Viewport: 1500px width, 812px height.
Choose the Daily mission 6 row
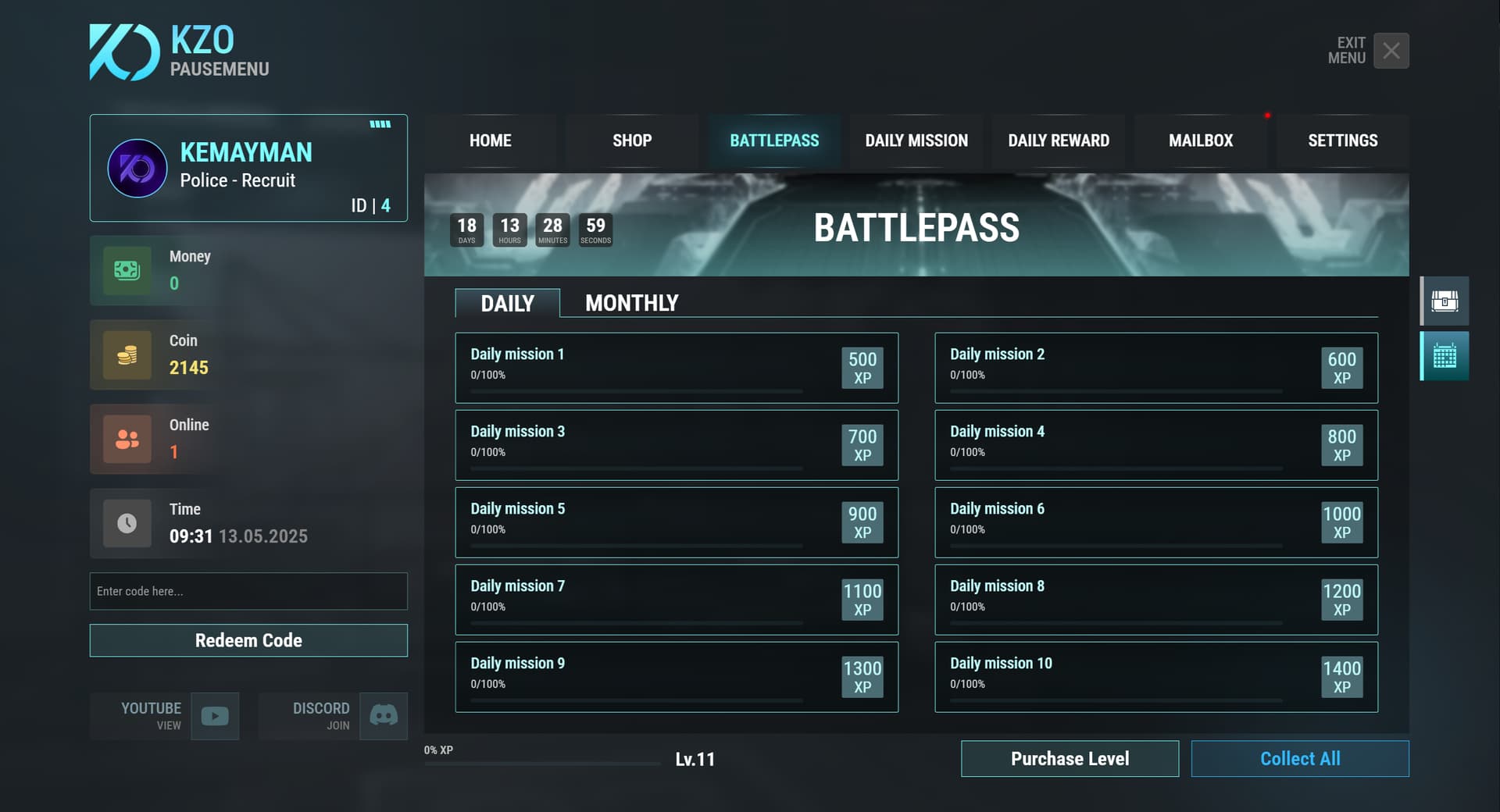coord(1156,522)
